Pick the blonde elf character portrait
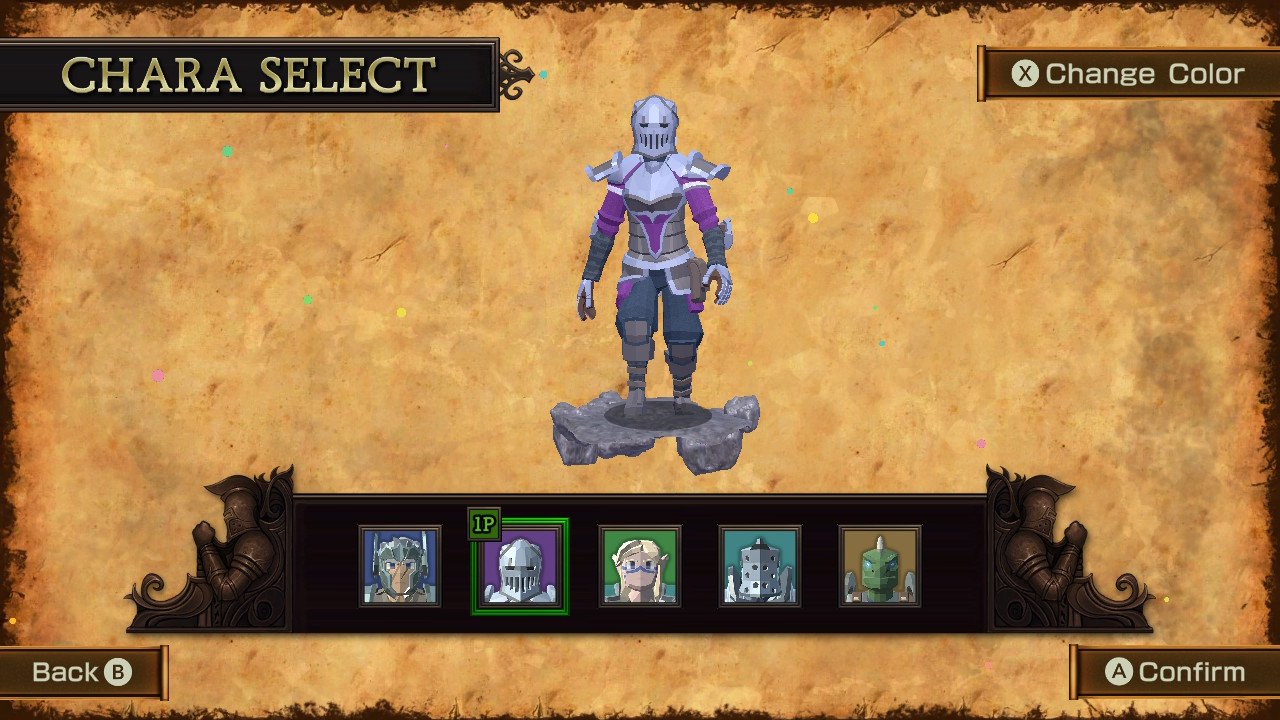Screen dimensions: 1280x720 (639, 567)
